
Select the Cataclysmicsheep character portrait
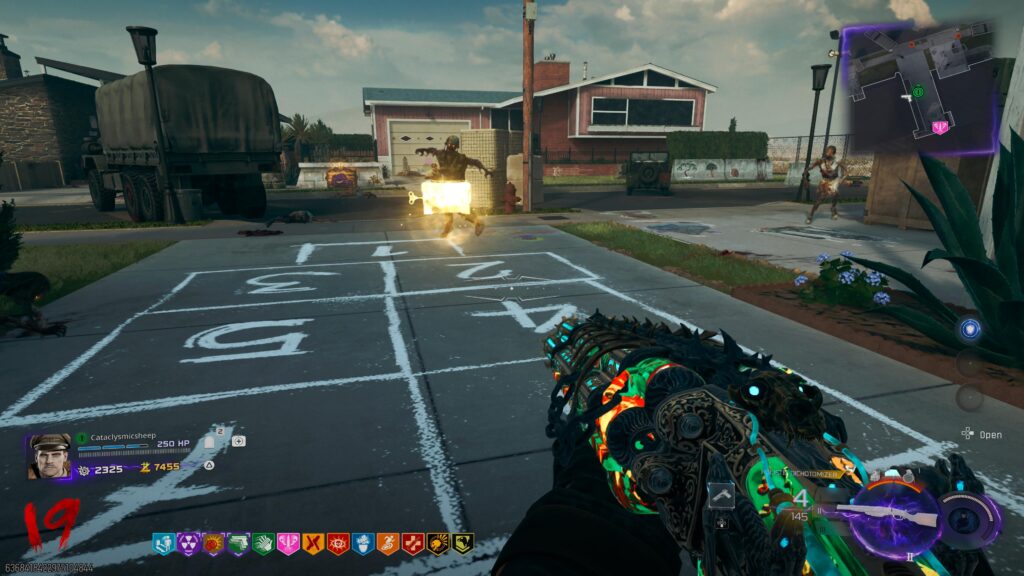pyautogui.click(x=50, y=456)
